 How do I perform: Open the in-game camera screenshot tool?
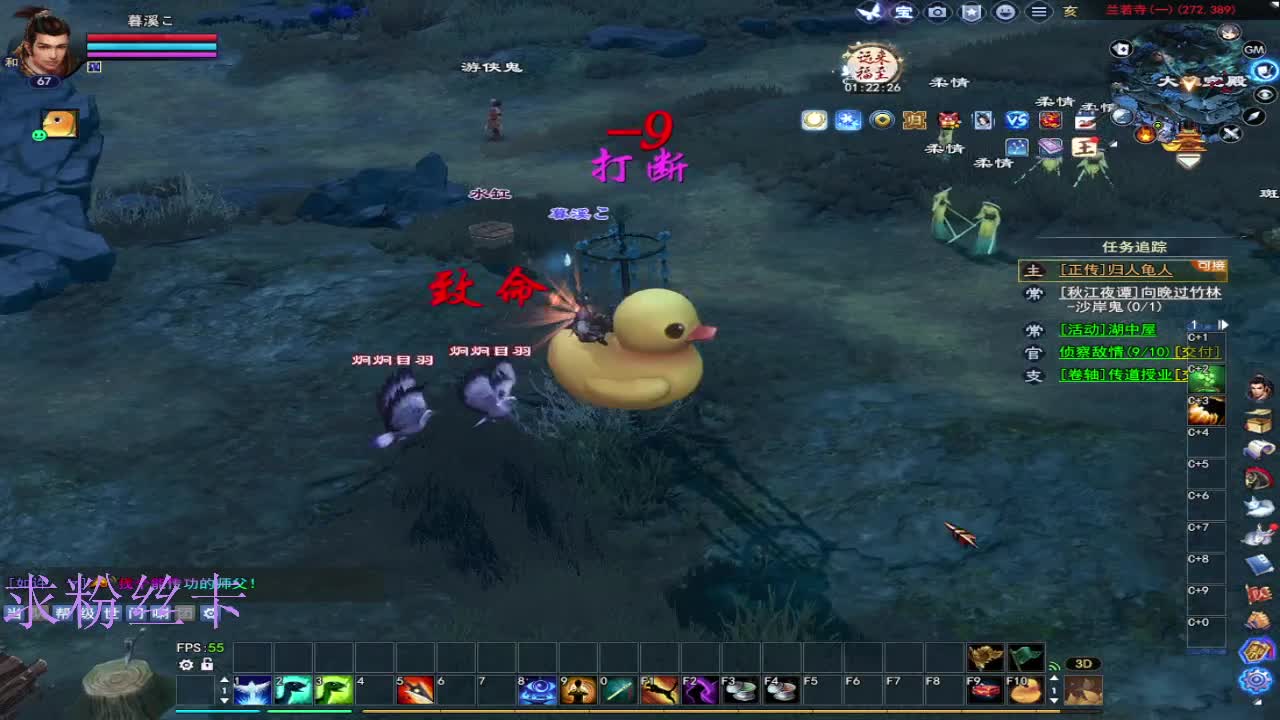[x=936, y=12]
